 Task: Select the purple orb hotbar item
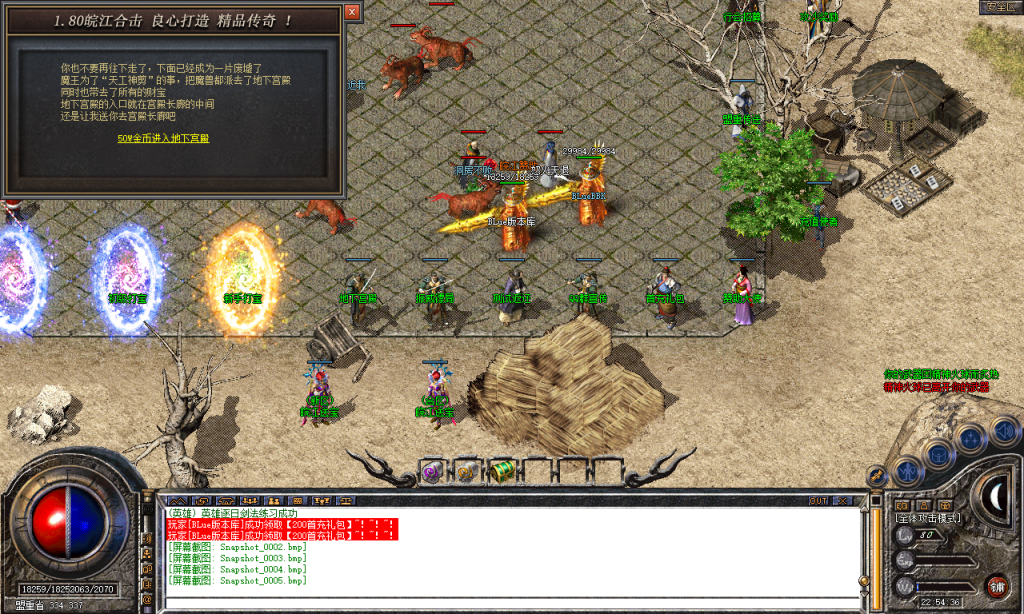[431, 470]
